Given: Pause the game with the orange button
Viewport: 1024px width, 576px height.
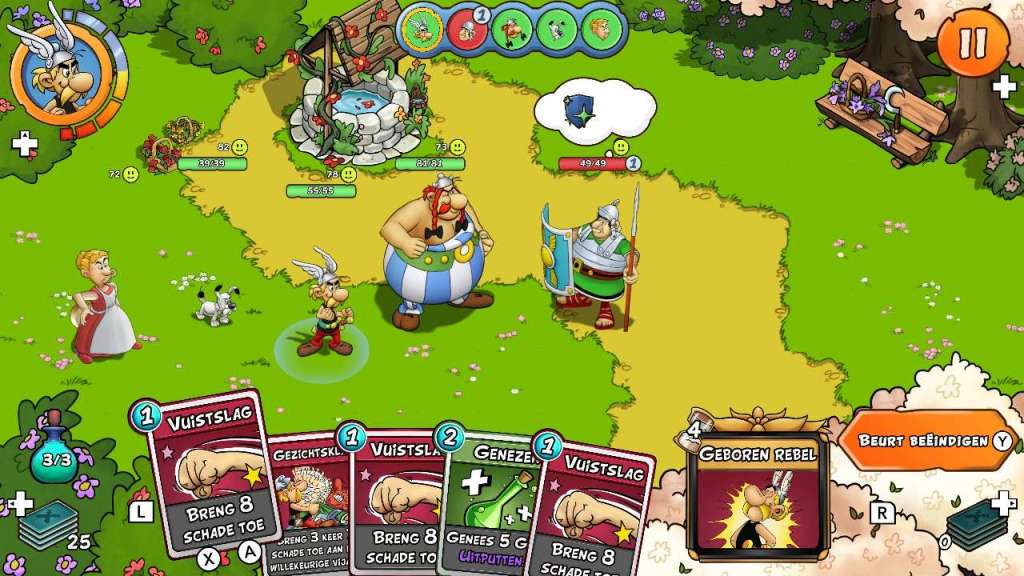Looking at the screenshot, I should pos(972,42).
